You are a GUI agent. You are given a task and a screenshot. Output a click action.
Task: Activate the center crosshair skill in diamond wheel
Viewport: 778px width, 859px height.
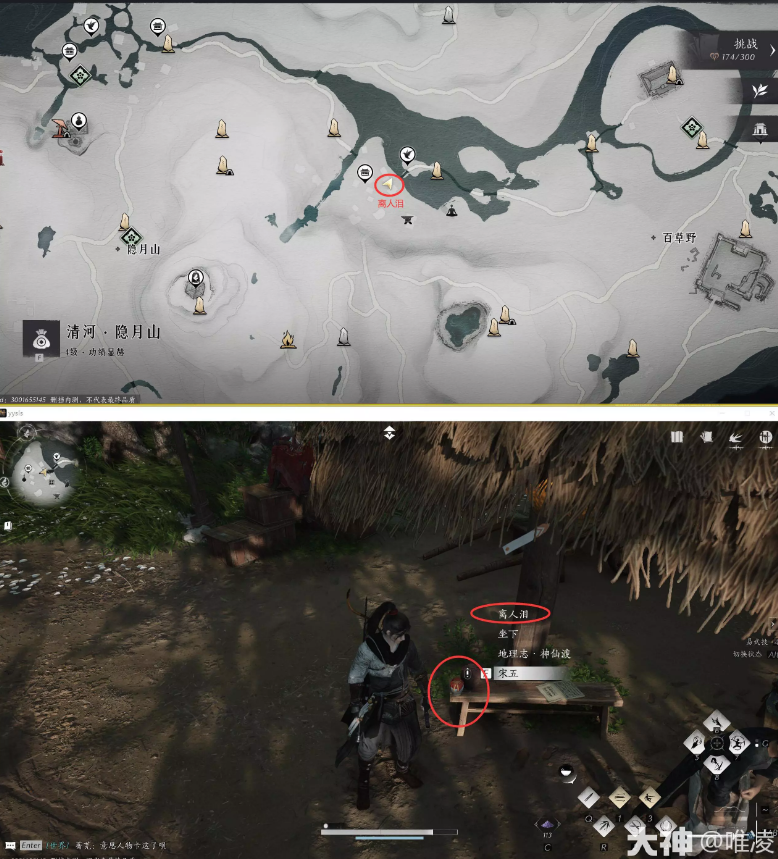coord(716,743)
